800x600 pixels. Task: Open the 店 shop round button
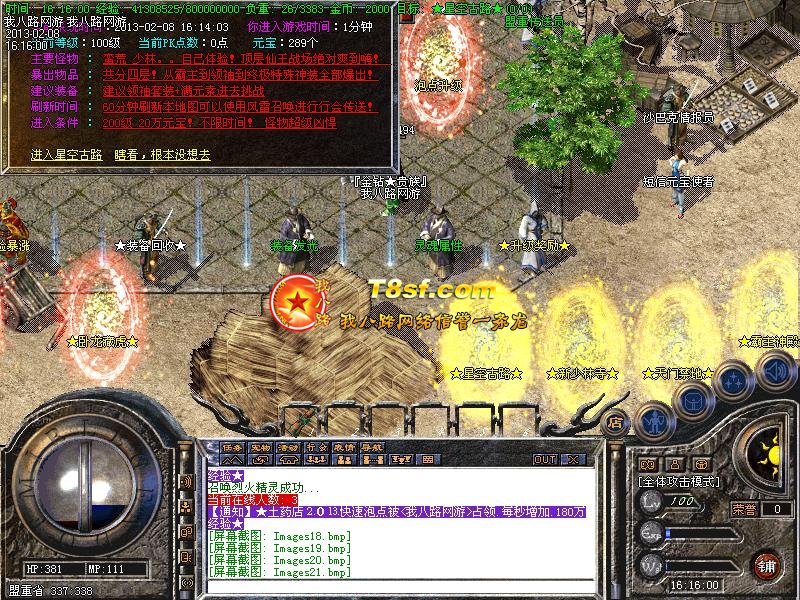pos(616,422)
